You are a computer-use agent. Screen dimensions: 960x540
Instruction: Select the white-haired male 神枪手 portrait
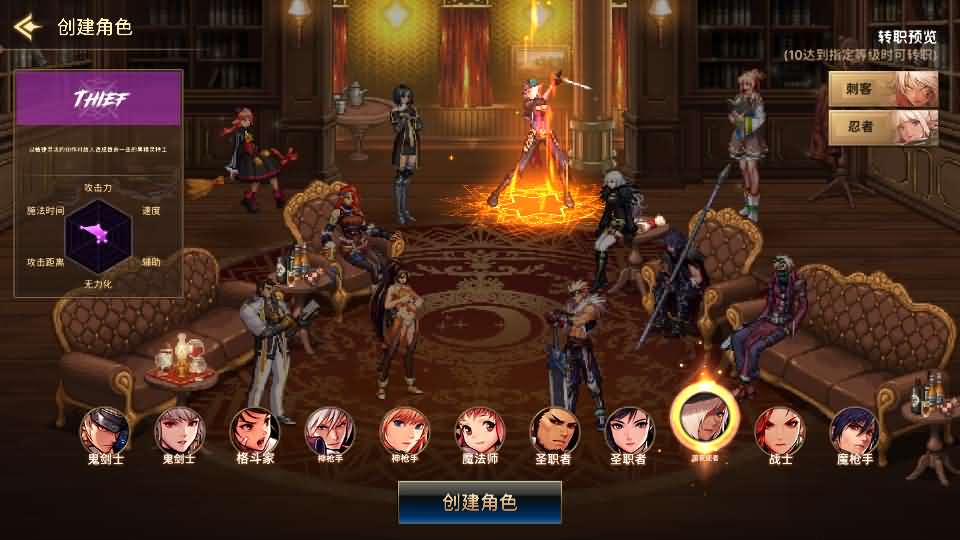click(329, 431)
